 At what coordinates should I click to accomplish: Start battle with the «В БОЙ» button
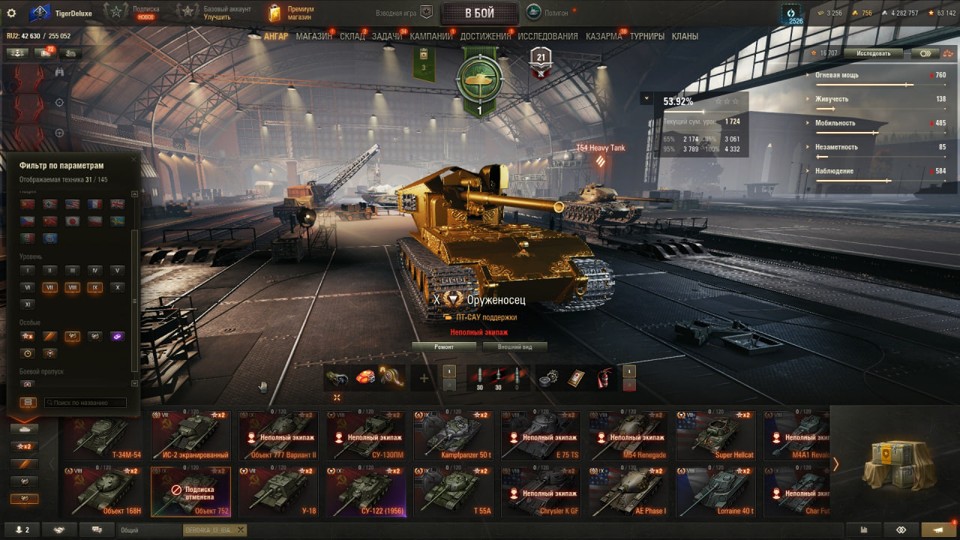[479, 13]
